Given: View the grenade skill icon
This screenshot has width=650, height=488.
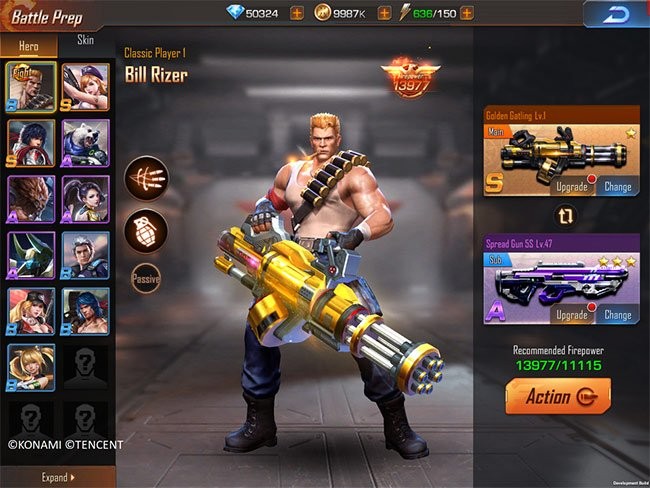Looking at the screenshot, I should tap(146, 229).
